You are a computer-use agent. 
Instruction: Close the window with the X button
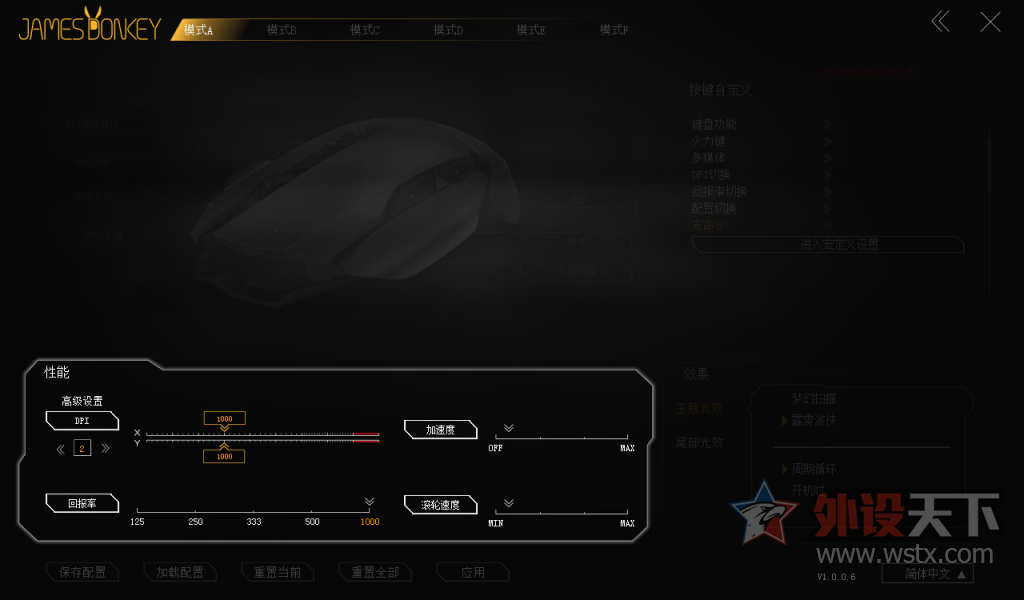[x=990, y=22]
